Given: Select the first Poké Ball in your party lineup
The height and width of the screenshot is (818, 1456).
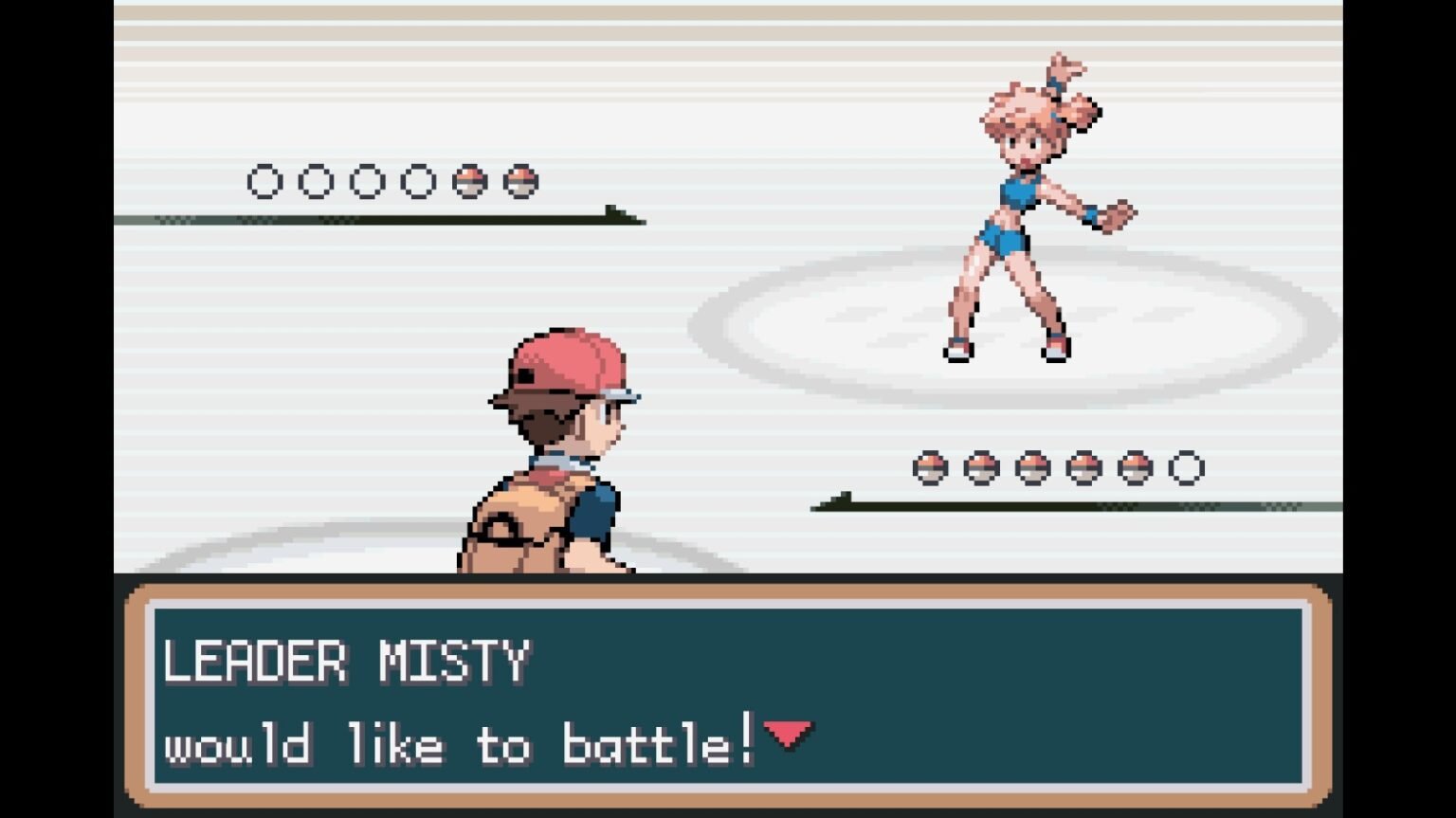Looking at the screenshot, I should (931, 466).
